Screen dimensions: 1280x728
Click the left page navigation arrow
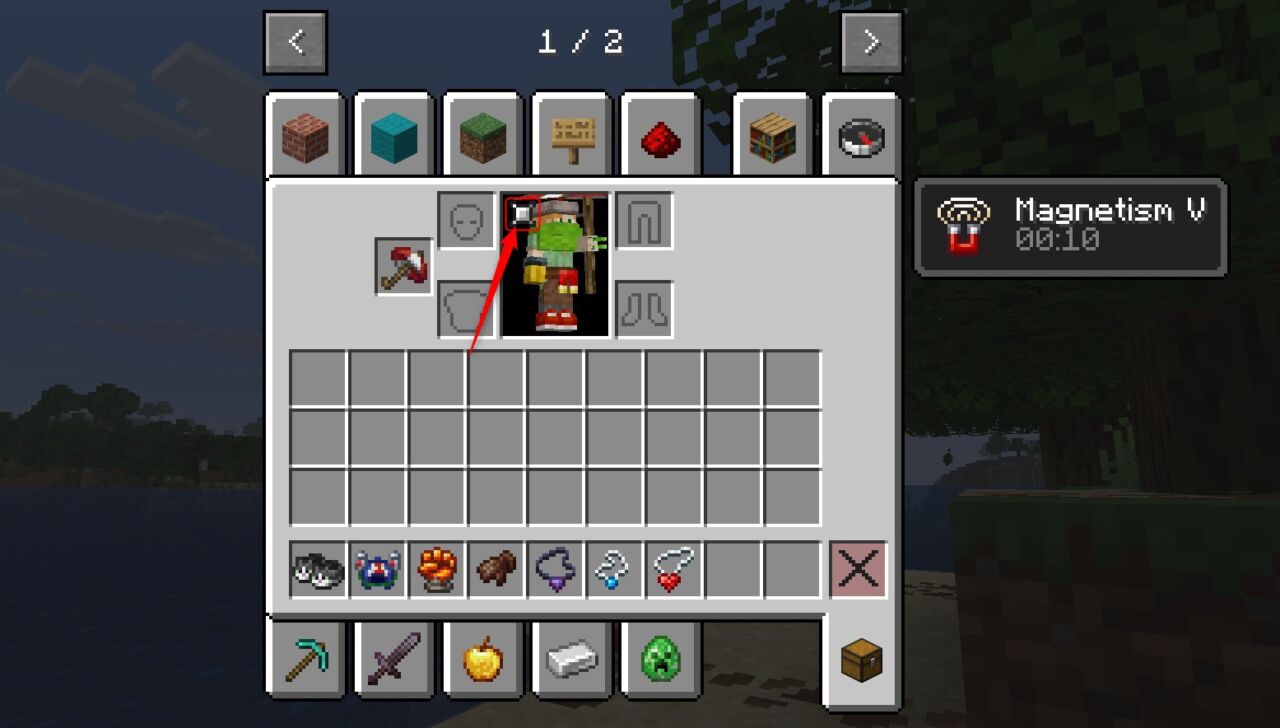pos(294,41)
